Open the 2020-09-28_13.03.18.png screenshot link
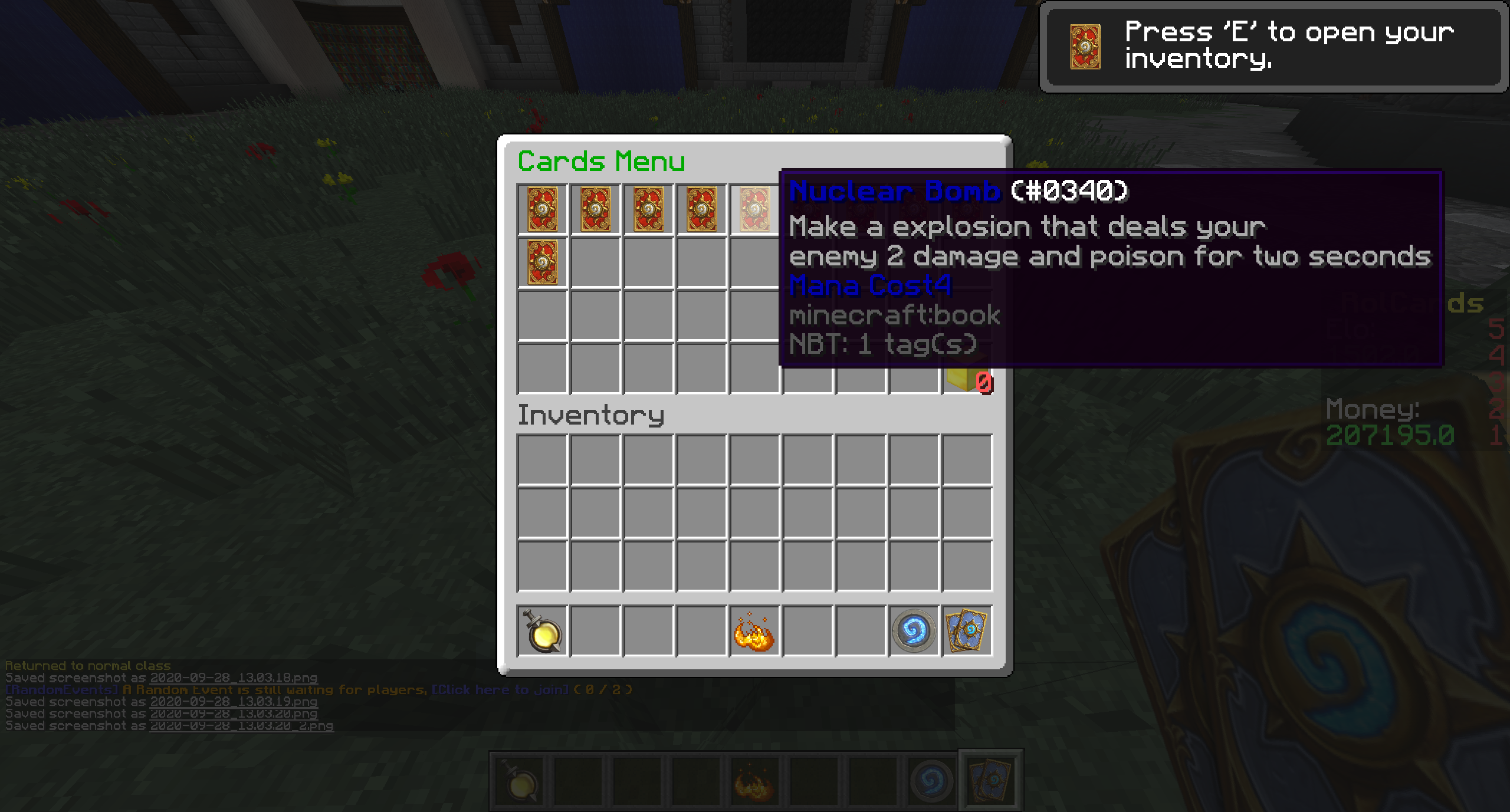The height and width of the screenshot is (812, 1510). point(234,678)
